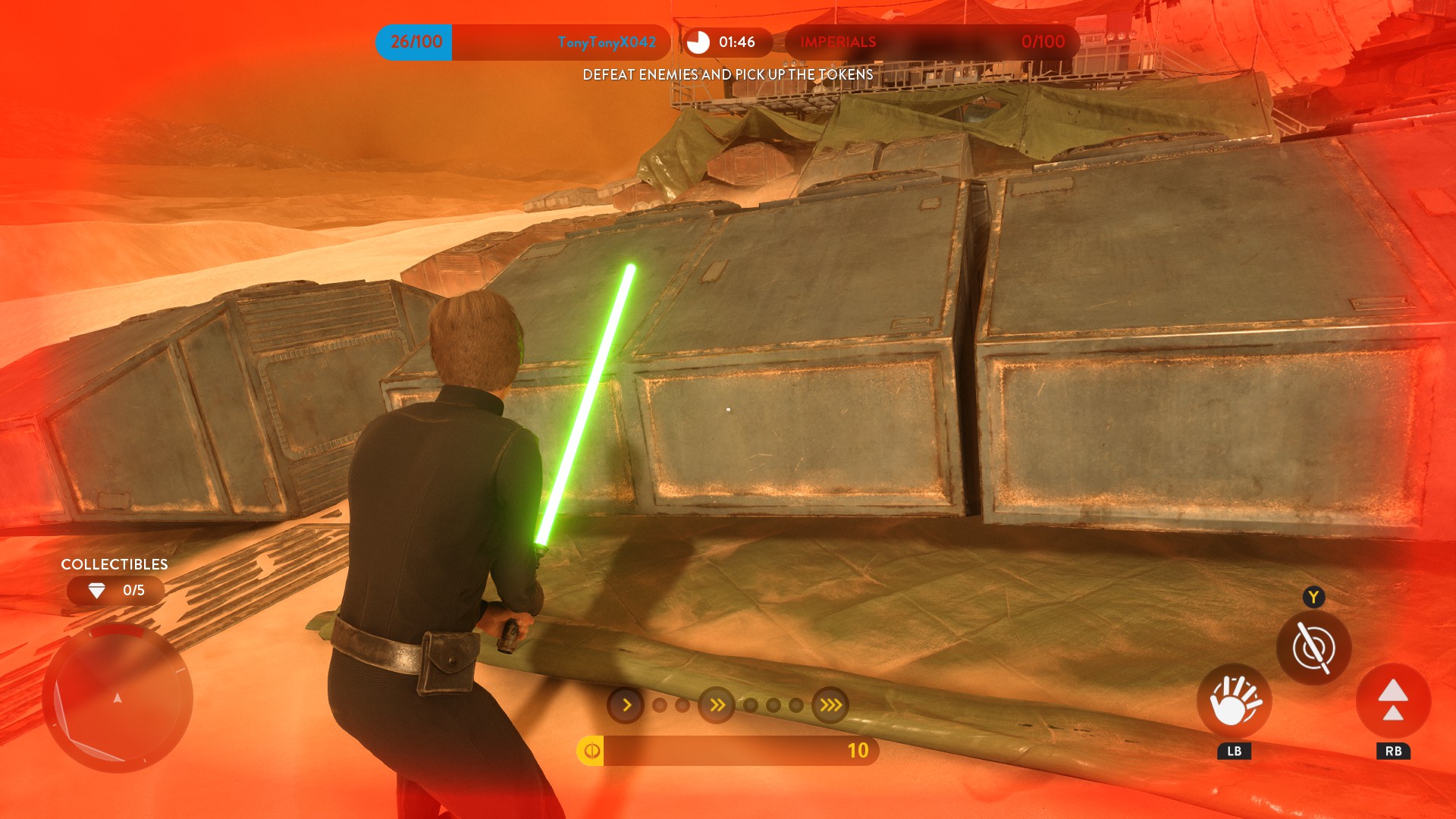Open the collectibles diamond tracker
The height and width of the screenshot is (819, 1456).
coord(115,591)
